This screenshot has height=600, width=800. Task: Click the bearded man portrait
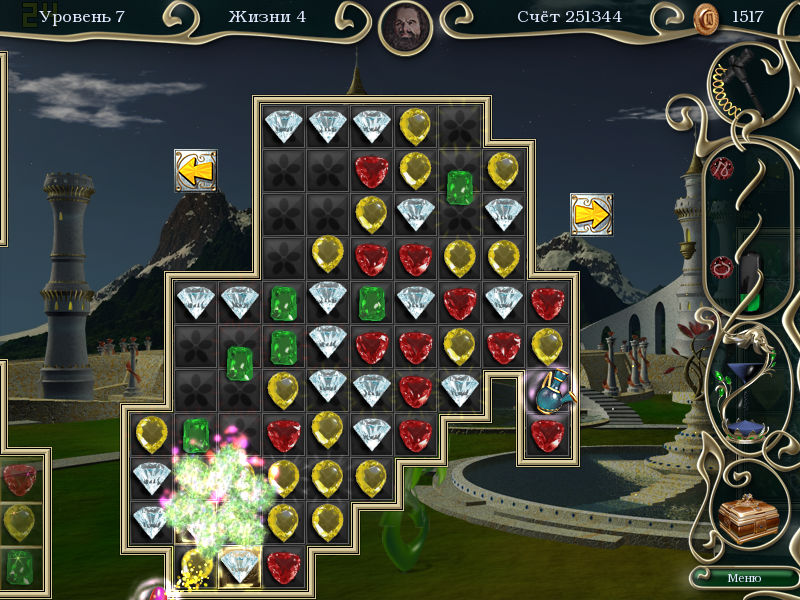coord(406,28)
